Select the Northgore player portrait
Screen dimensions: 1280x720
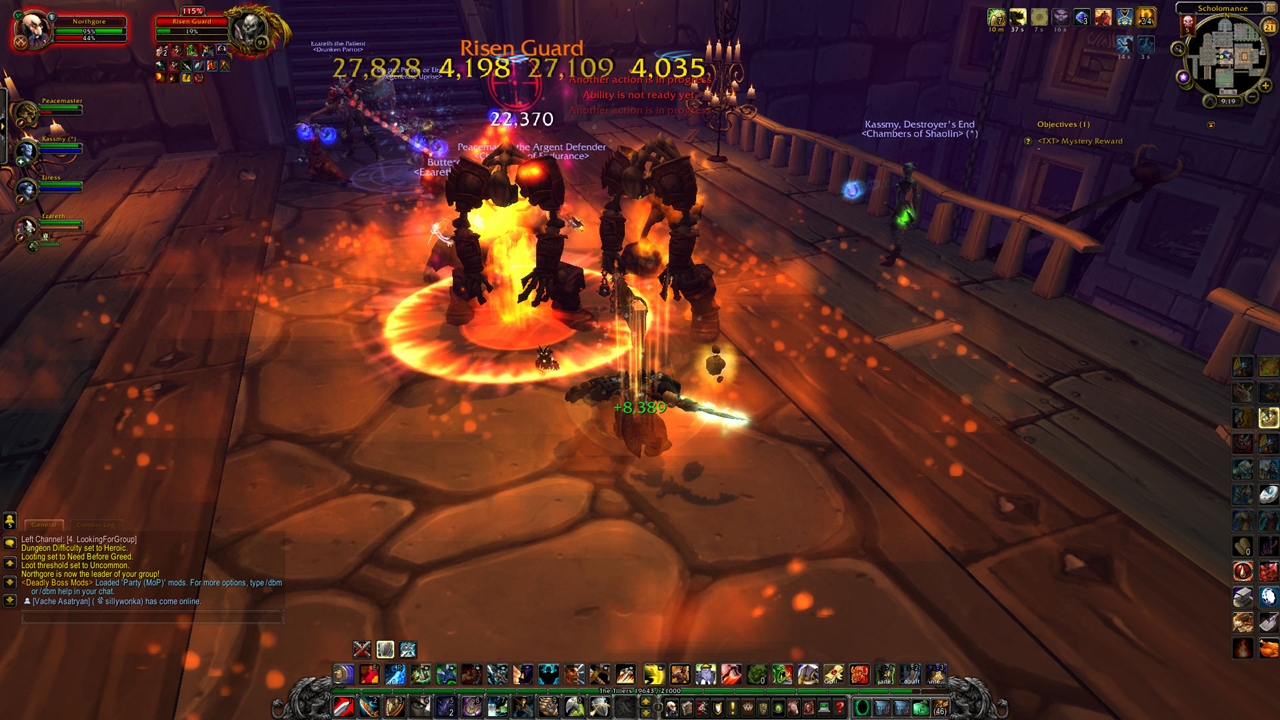tap(33, 29)
